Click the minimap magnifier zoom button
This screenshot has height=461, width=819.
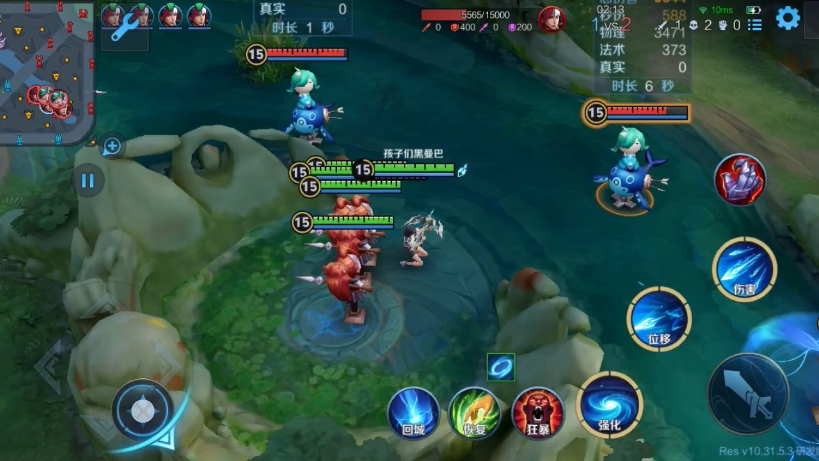point(112,147)
